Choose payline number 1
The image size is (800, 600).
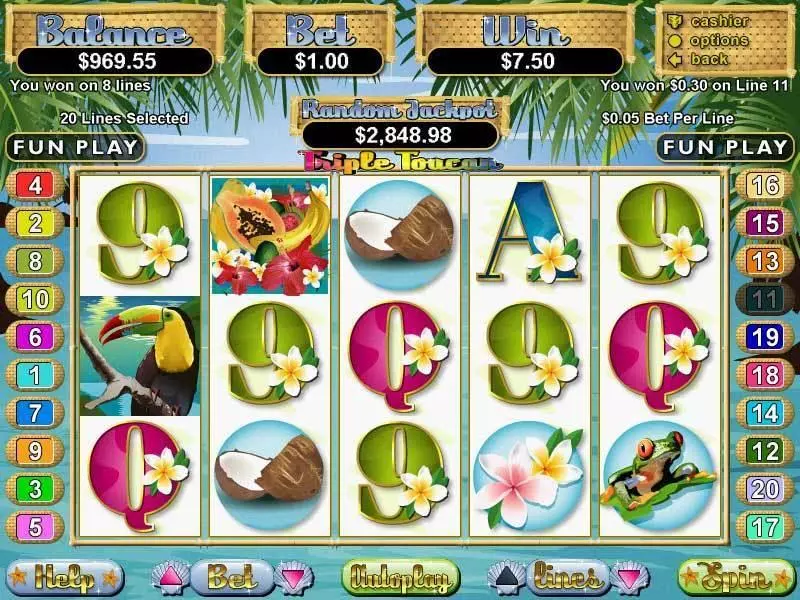tap(35, 375)
